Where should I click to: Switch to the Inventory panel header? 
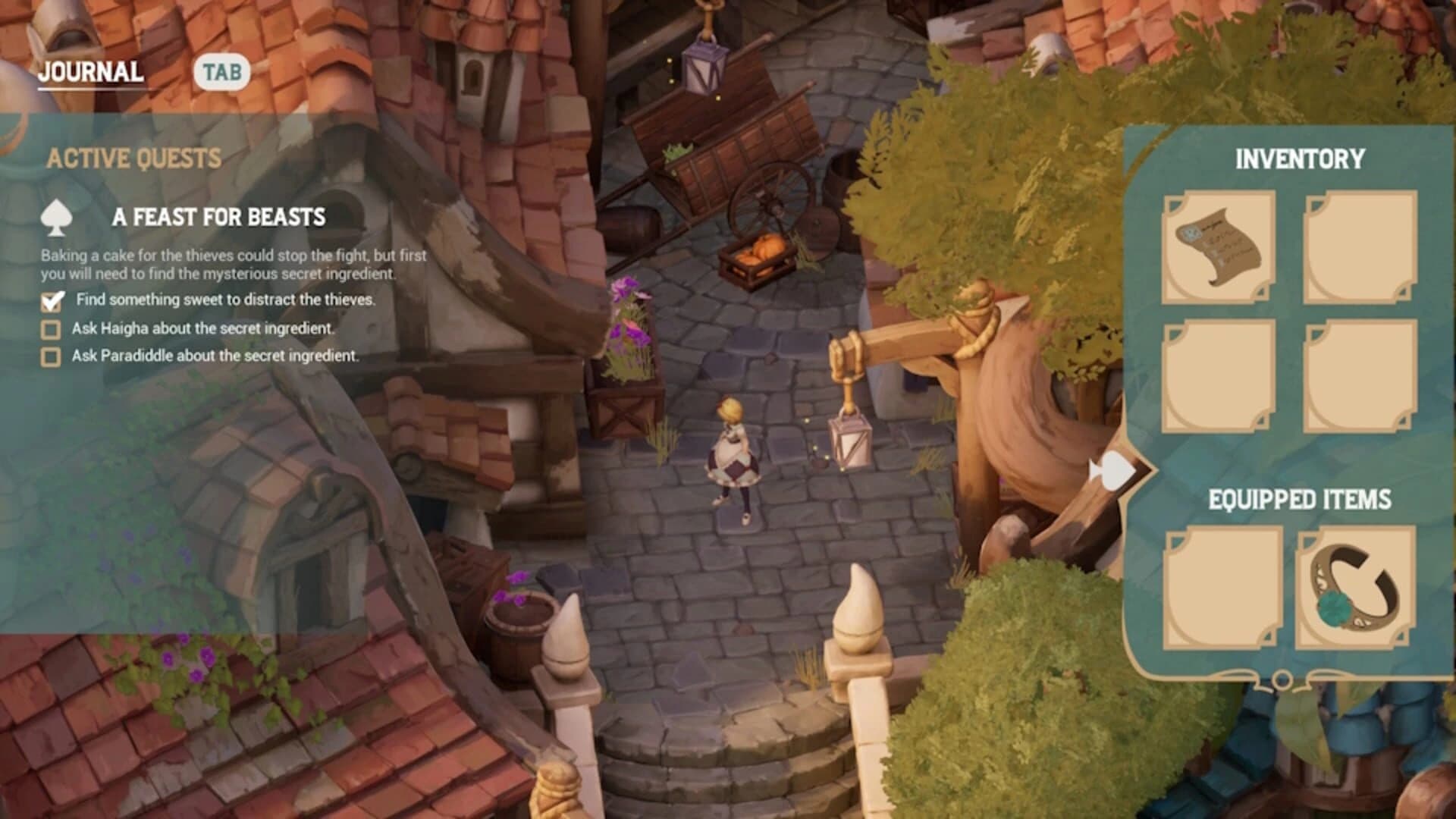[1299, 160]
